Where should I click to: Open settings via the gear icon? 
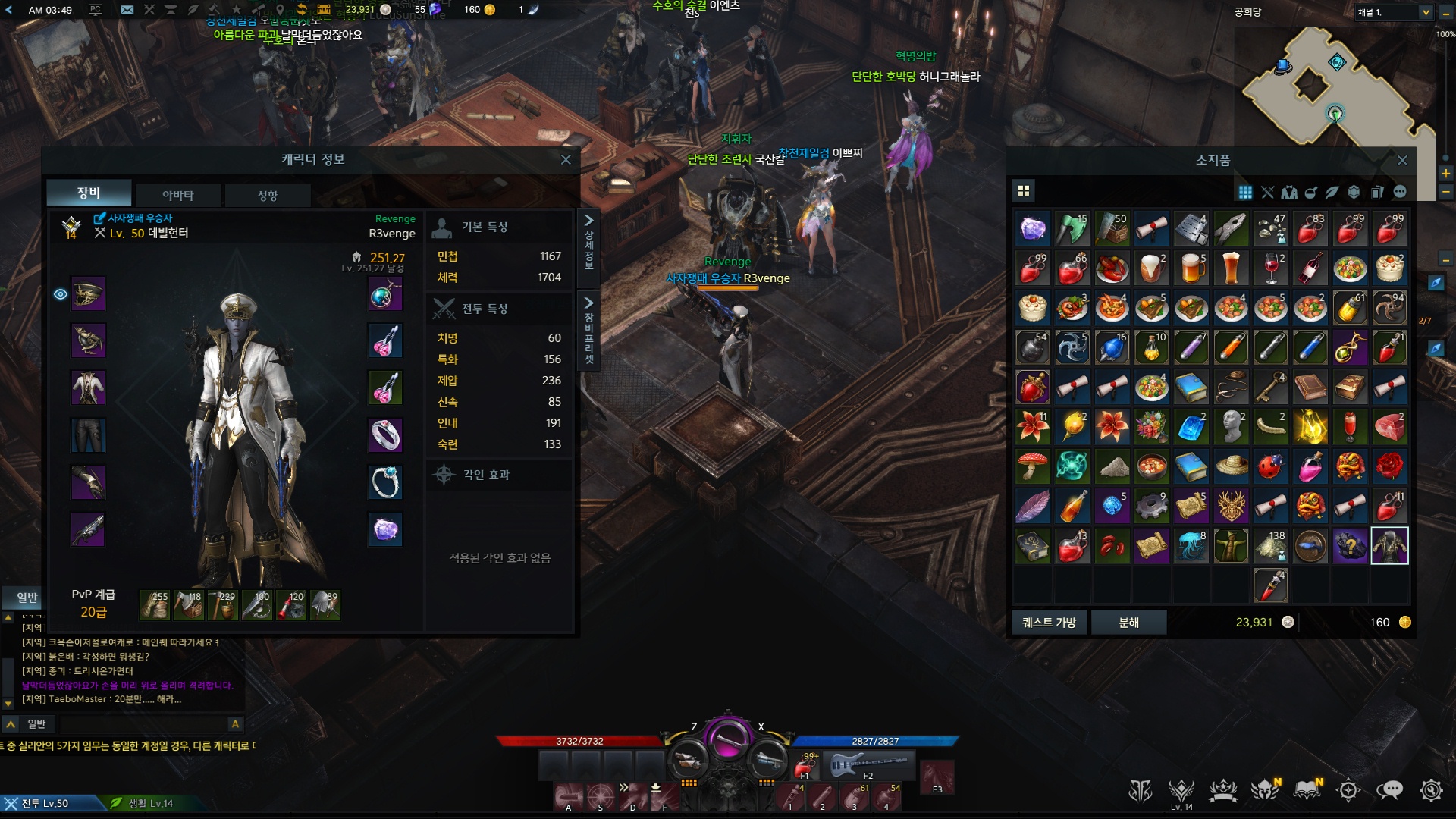coord(1430,790)
